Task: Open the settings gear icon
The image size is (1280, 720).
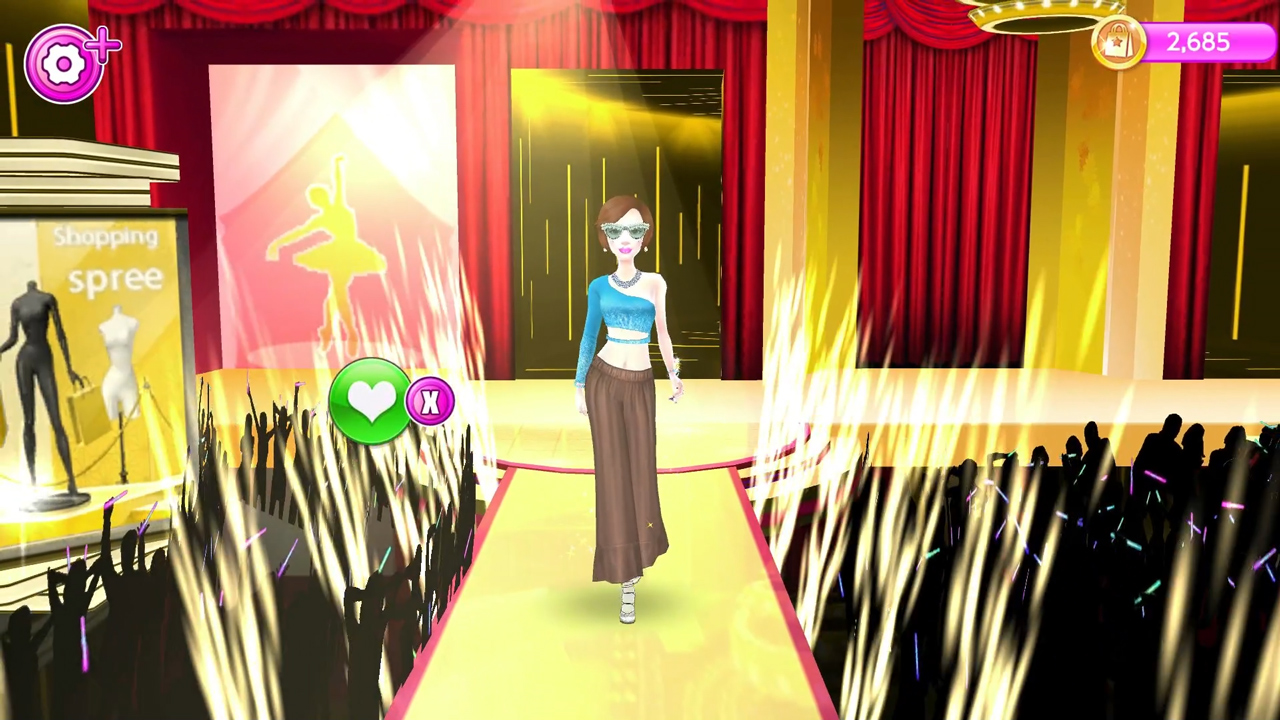Action: (x=62, y=63)
